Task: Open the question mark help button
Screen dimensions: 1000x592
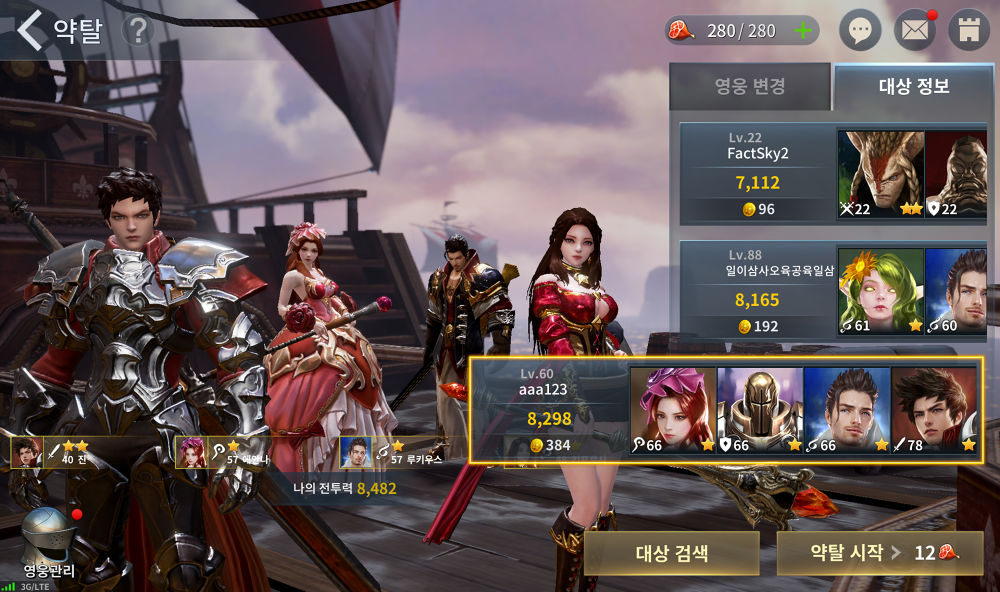Action: click(138, 31)
